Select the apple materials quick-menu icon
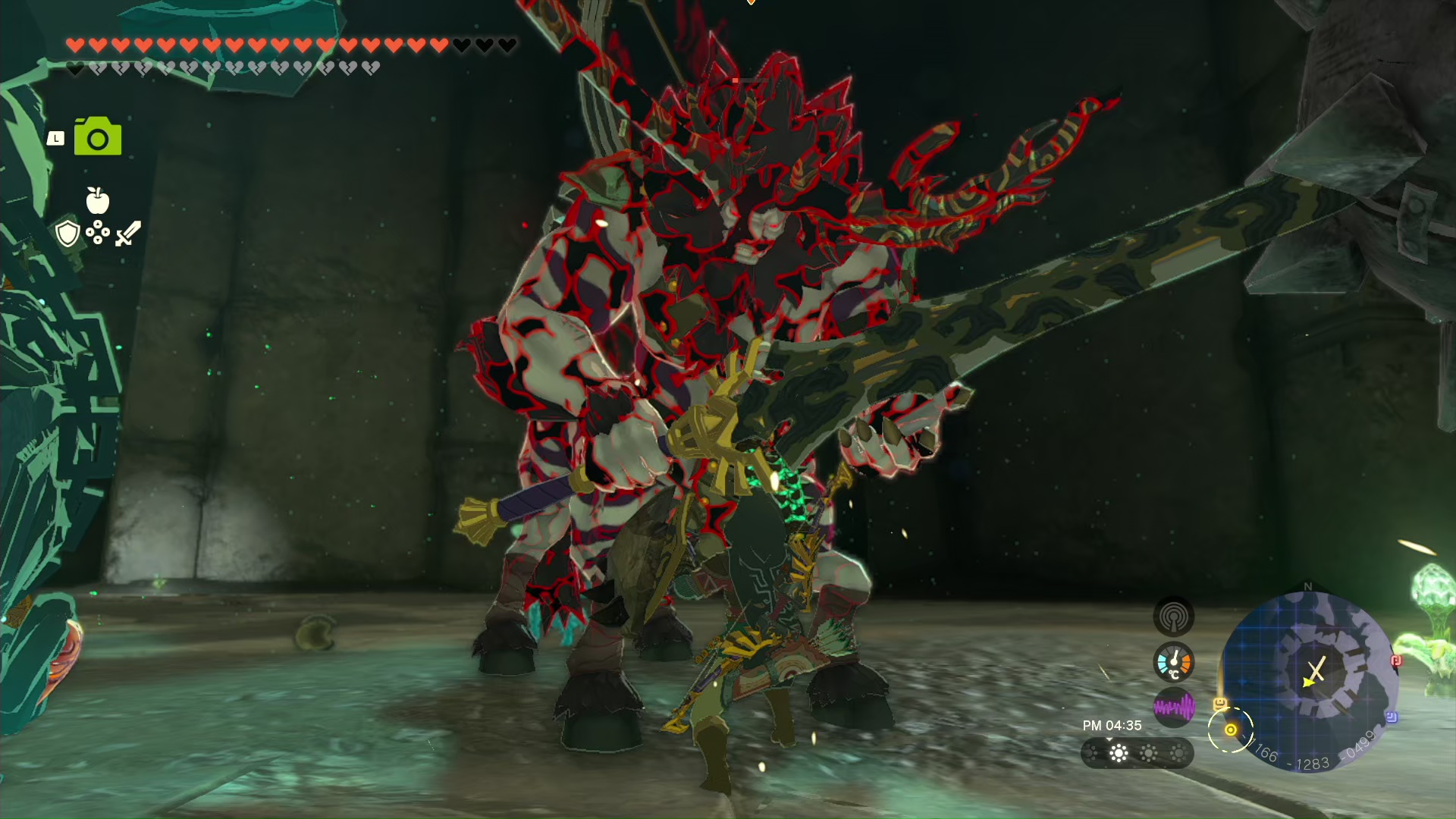This screenshot has width=1456, height=819. point(98,201)
